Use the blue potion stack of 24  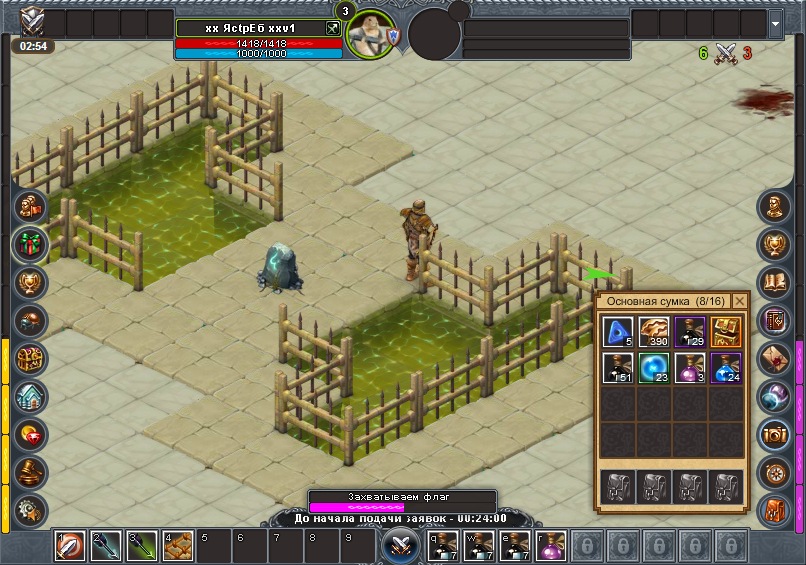(727, 368)
